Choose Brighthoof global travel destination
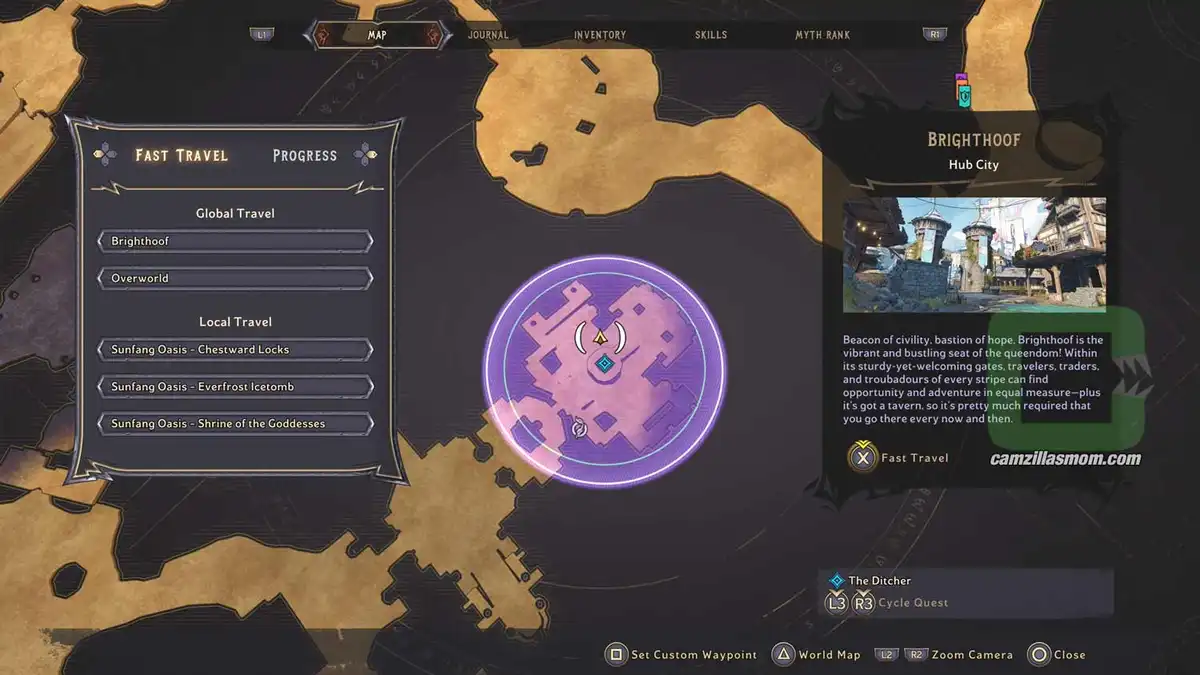Image resolution: width=1200 pixels, height=675 pixels. [x=235, y=241]
